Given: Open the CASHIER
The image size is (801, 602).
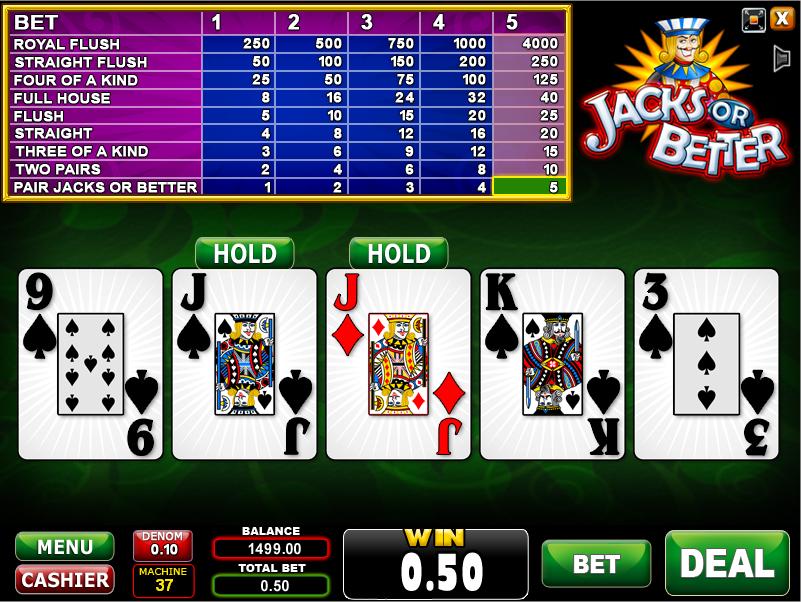Looking at the screenshot, I should (64, 579).
